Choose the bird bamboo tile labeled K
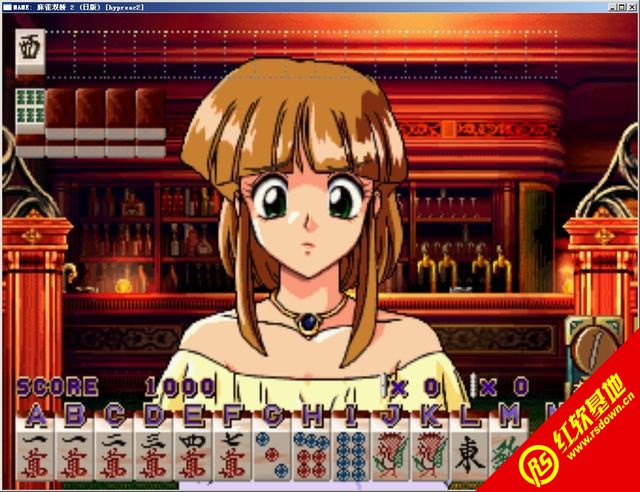Screen dimensions: 640x492 [427, 457]
